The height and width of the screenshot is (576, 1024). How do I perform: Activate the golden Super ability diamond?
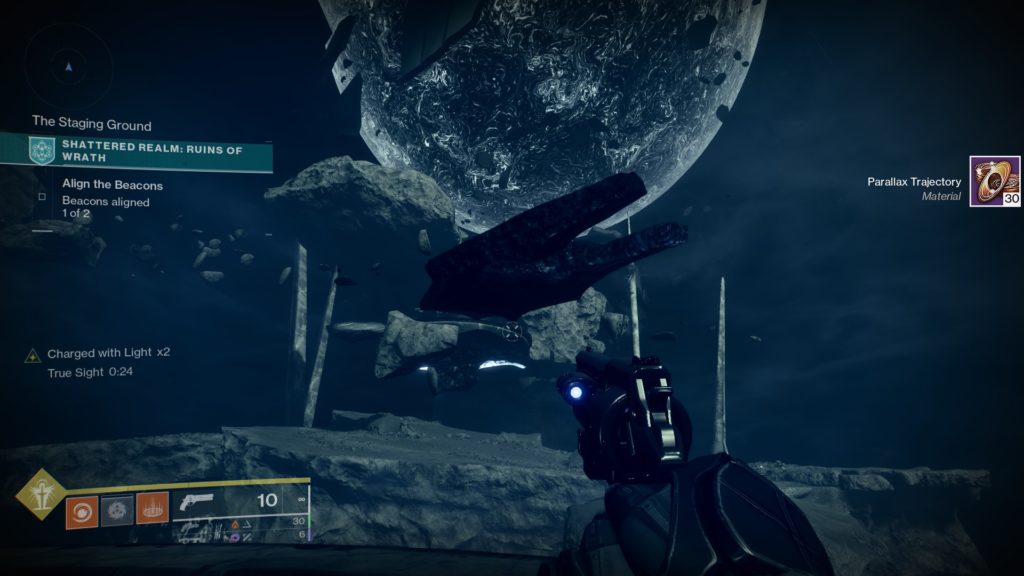(41, 491)
